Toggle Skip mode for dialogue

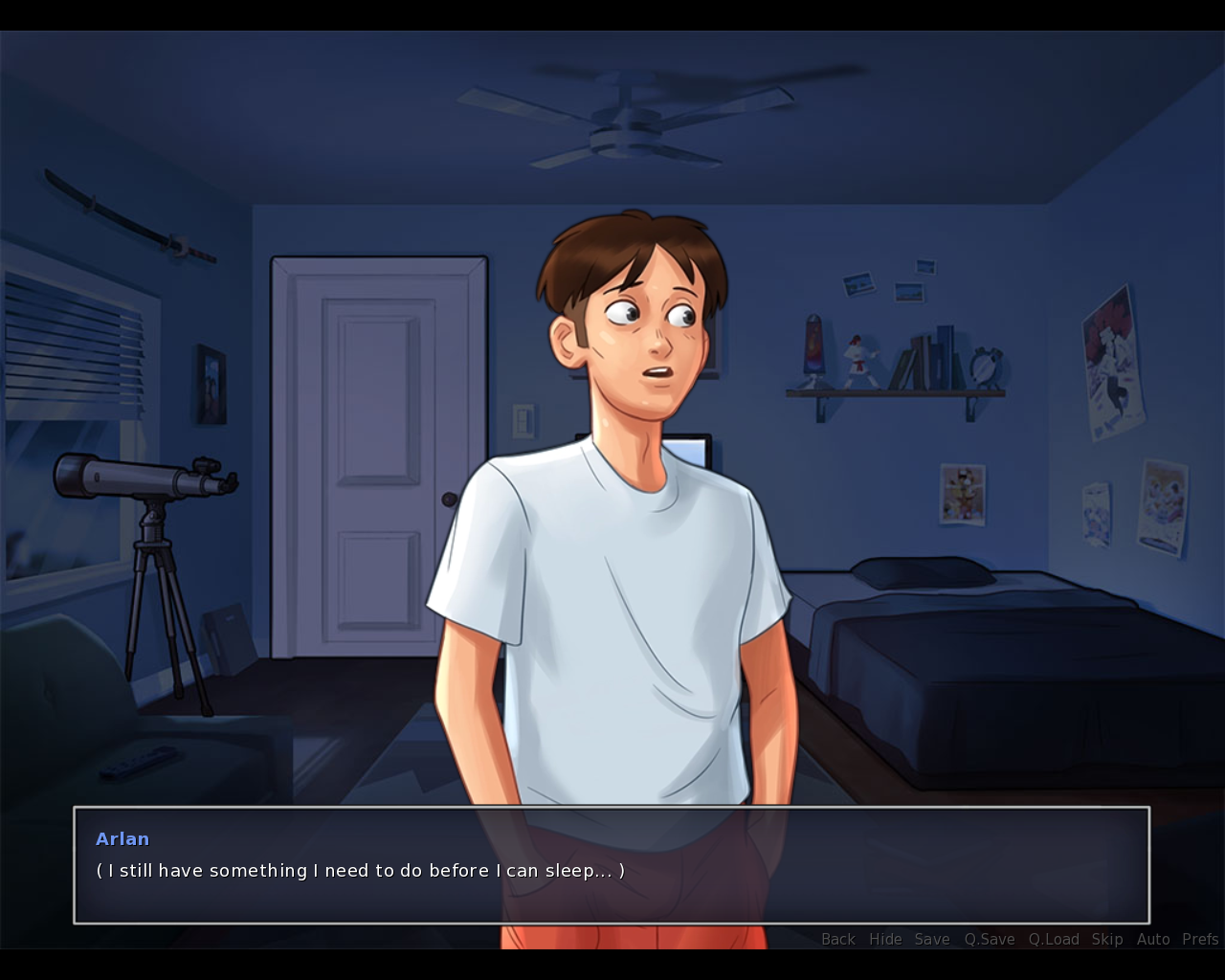(1107, 939)
